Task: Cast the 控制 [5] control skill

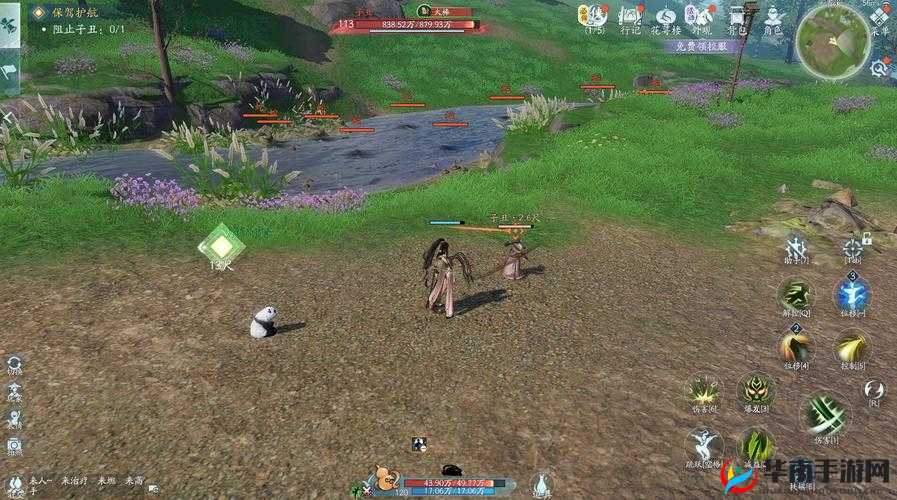Action: [x=852, y=347]
